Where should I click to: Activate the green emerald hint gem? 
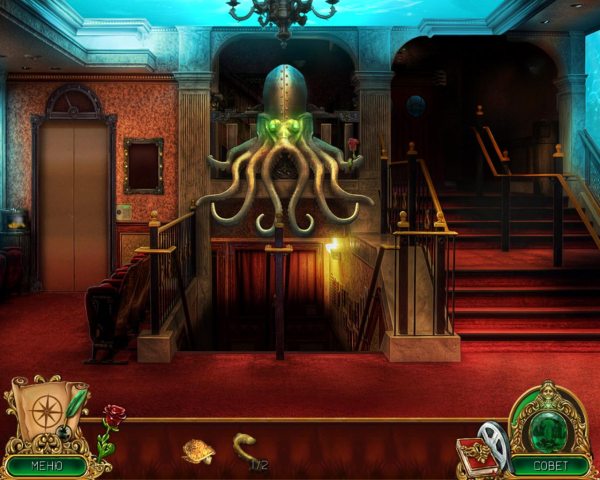547,419
